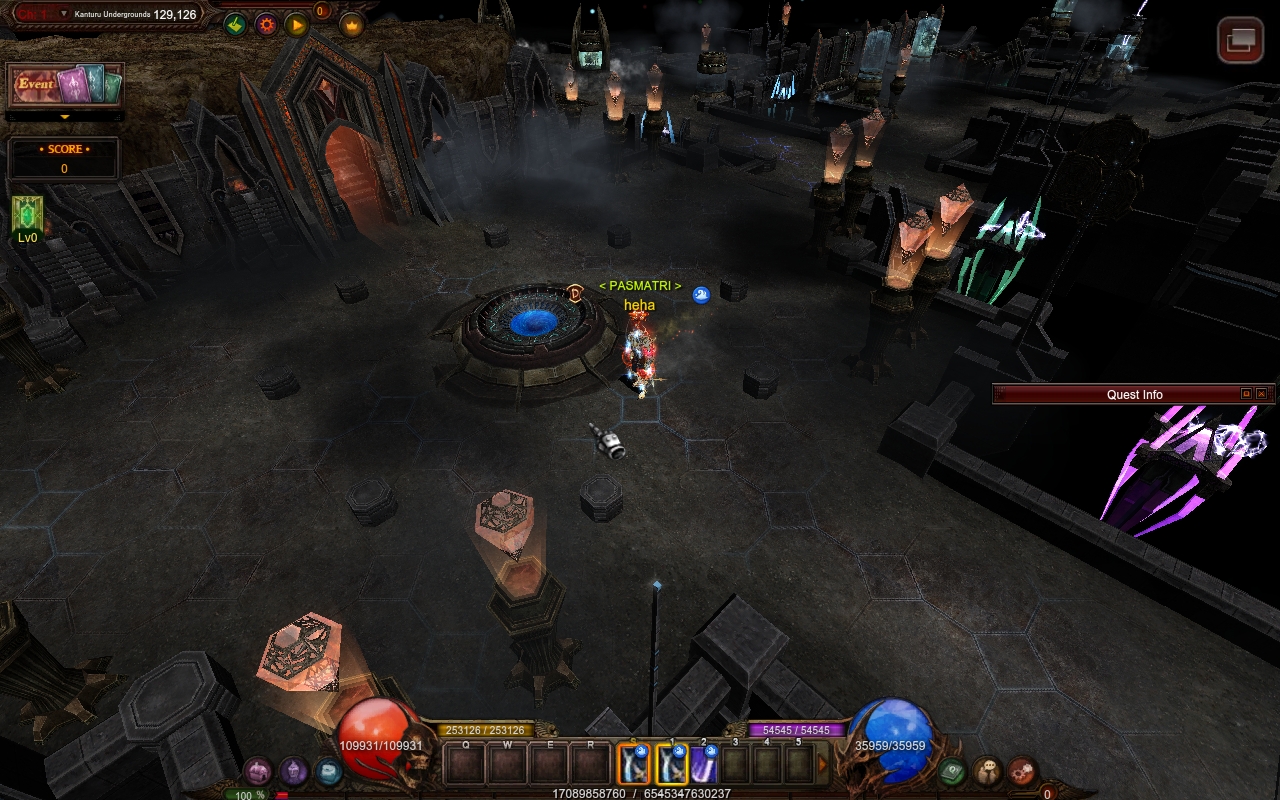Open the window menu button in top-right corner
The image size is (1280, 800).
click(x=1240, y=40)
